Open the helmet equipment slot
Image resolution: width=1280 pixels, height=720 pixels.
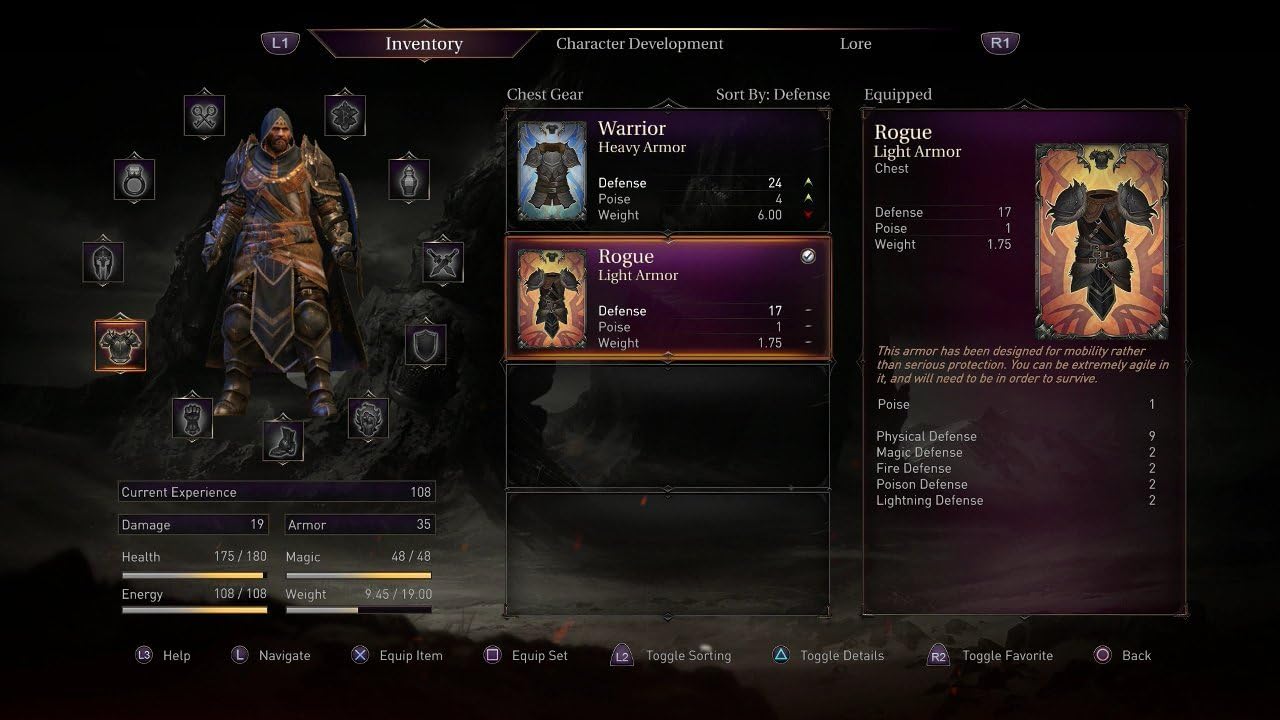click(x=103, y=262)
